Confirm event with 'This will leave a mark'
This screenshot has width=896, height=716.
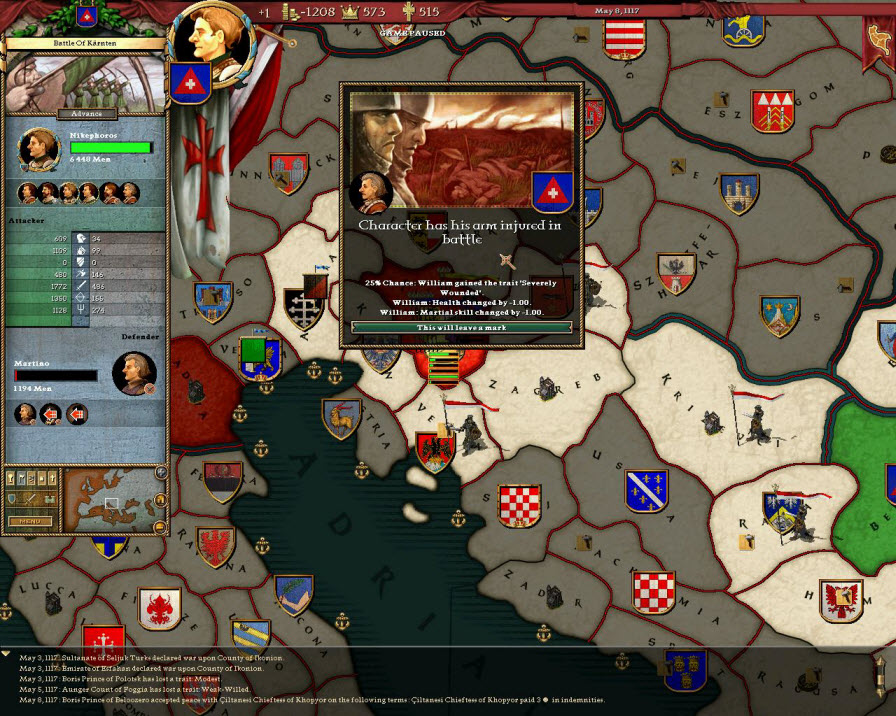461,327
